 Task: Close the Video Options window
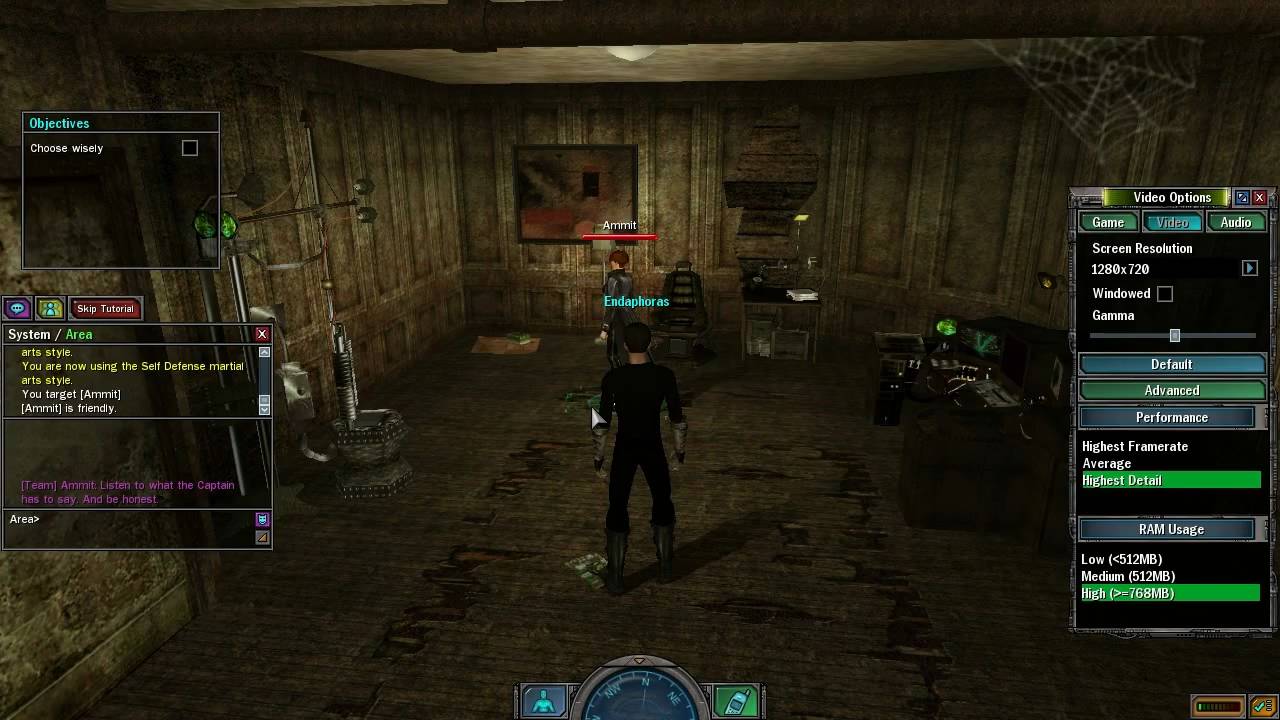coord(1260,198)
